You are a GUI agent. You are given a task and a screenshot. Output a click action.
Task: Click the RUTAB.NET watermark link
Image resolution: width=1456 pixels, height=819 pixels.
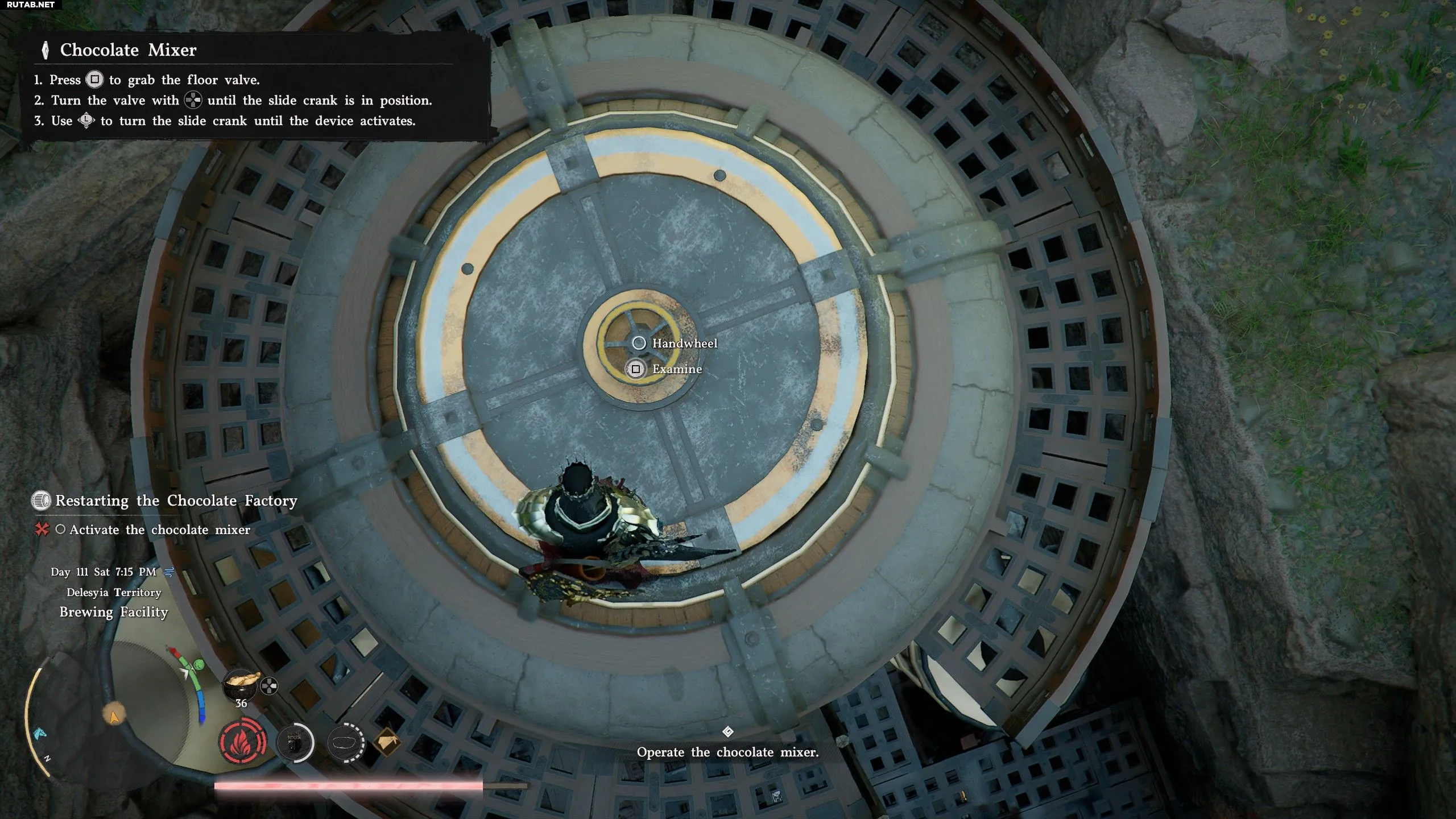(31, 5)
